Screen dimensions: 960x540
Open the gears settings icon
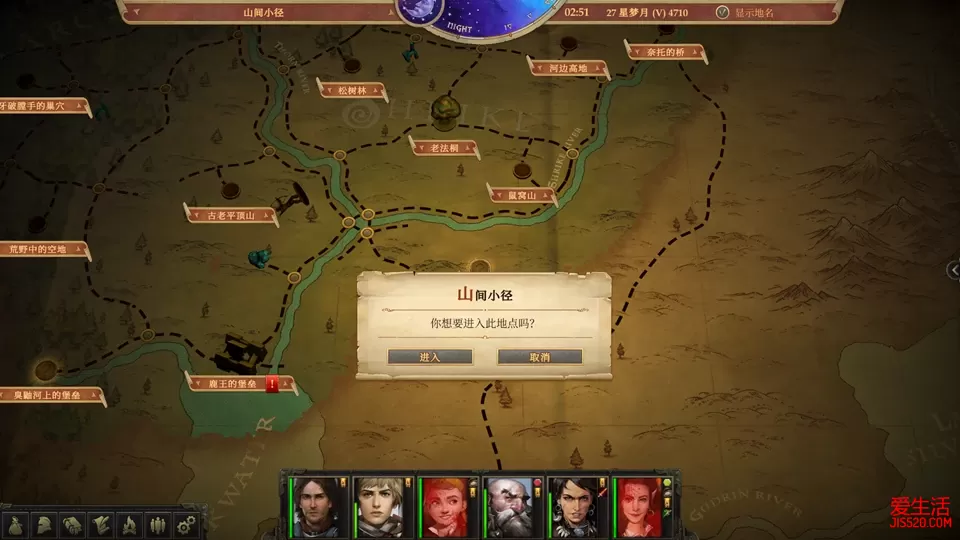(x=185, y=524)
